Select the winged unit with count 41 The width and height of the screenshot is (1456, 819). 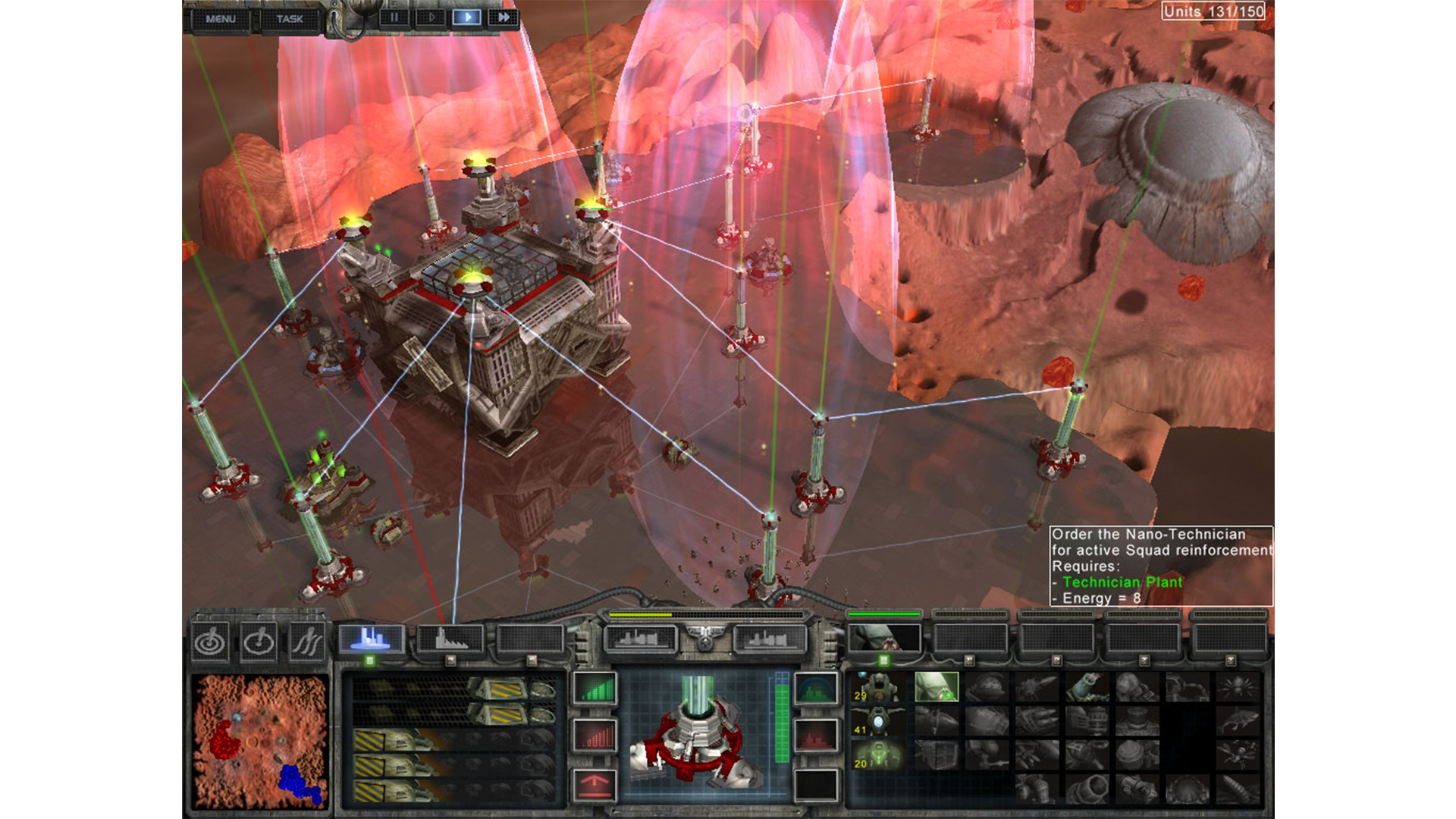(x=879, y=721)
